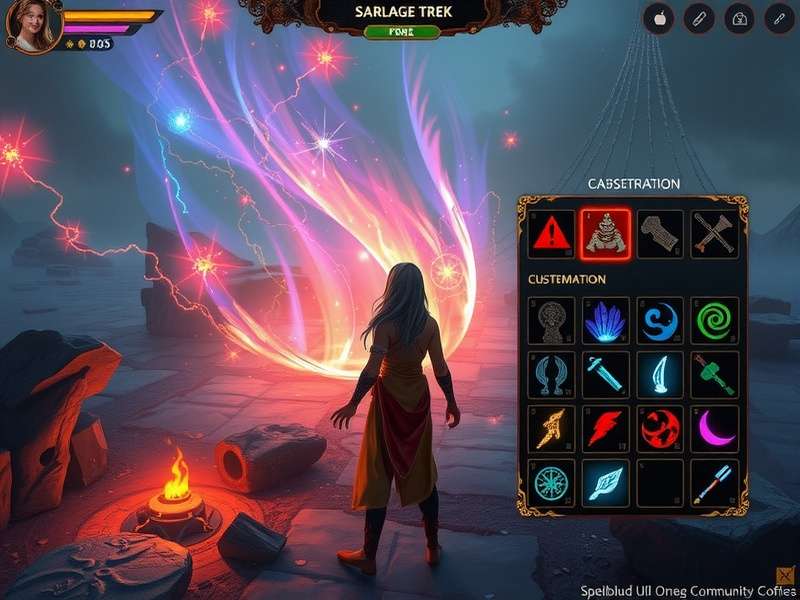This screenshot has width=800, height=600.
Task: Open the apple icon menu
Action: coord(658,18)
